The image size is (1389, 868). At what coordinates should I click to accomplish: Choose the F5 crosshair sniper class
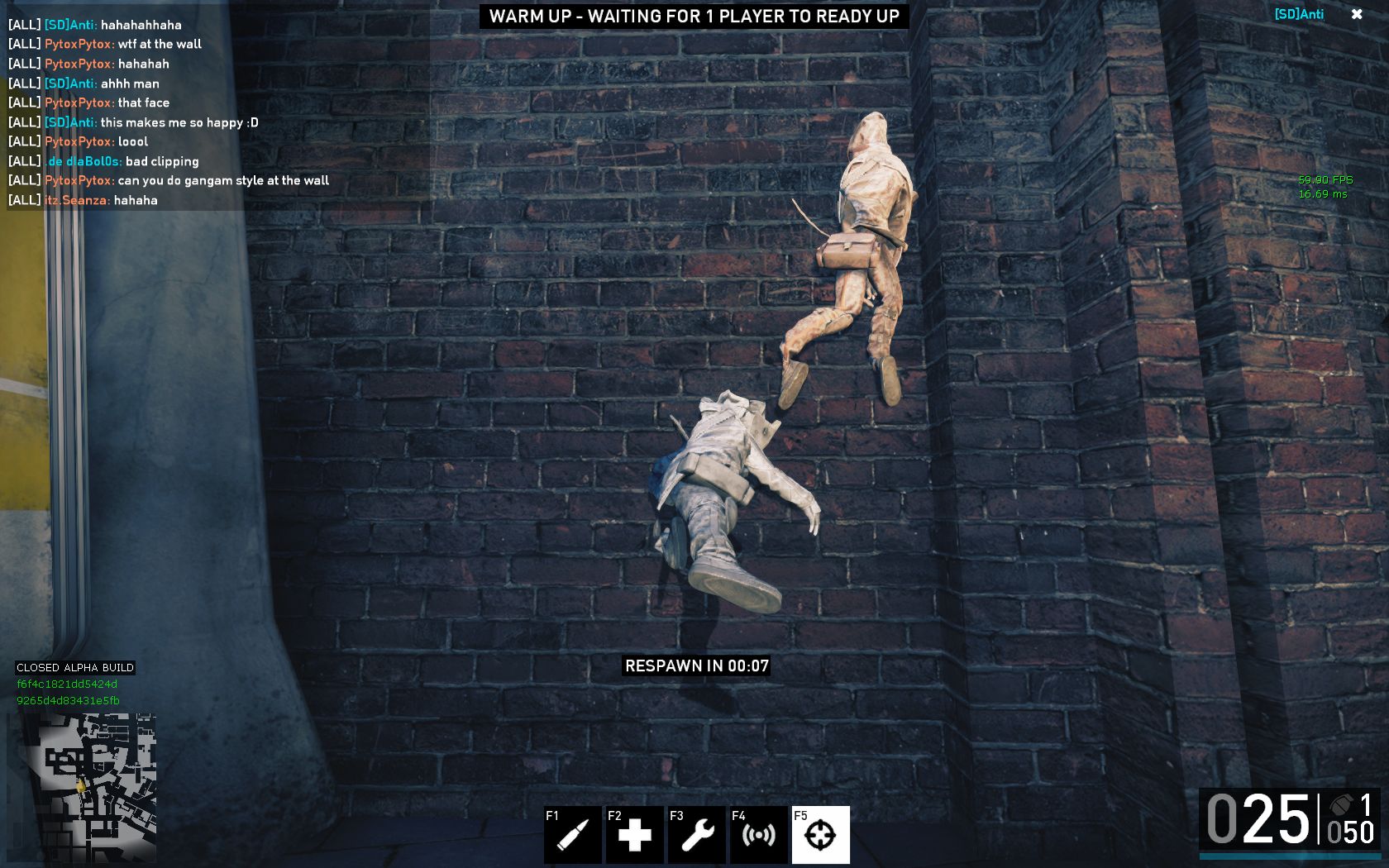[820, 835]
